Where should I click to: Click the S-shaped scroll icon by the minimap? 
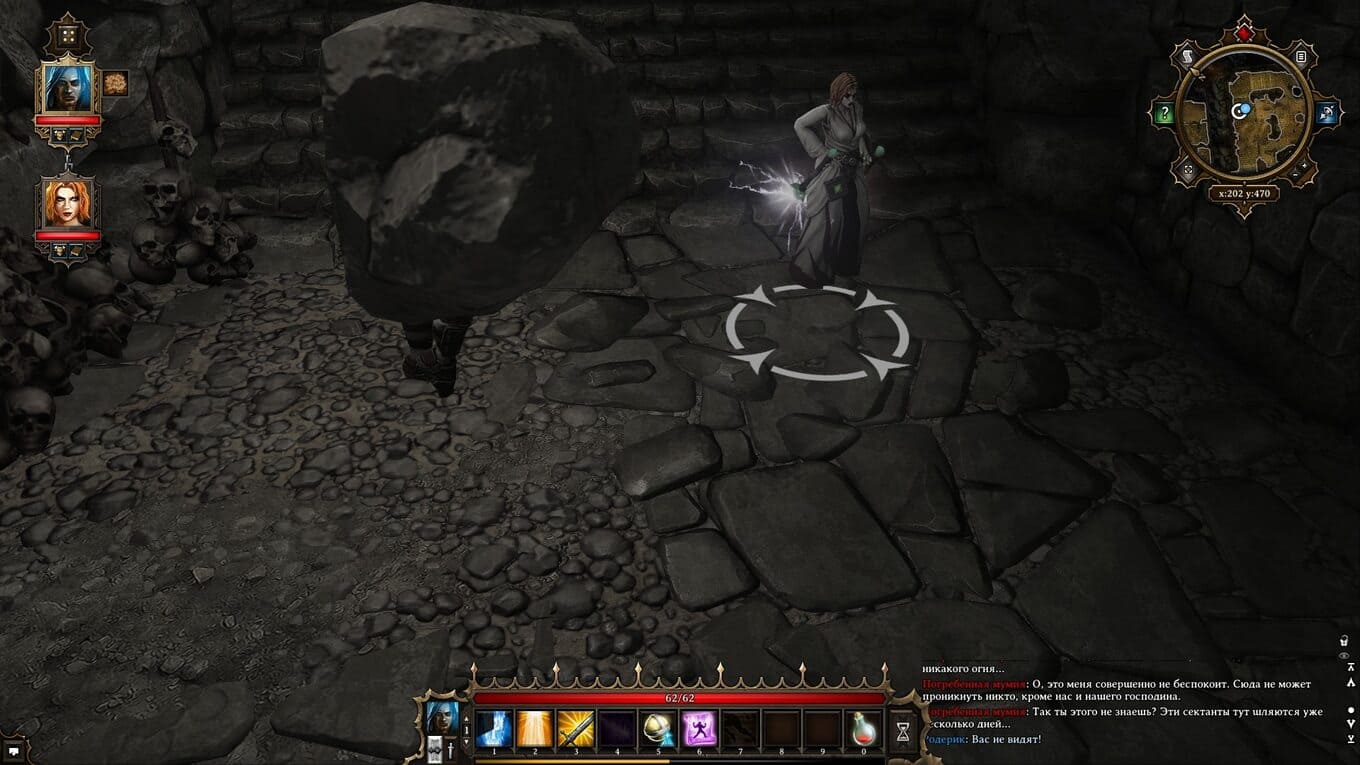pyautogui.click(x=1186, y=56)
